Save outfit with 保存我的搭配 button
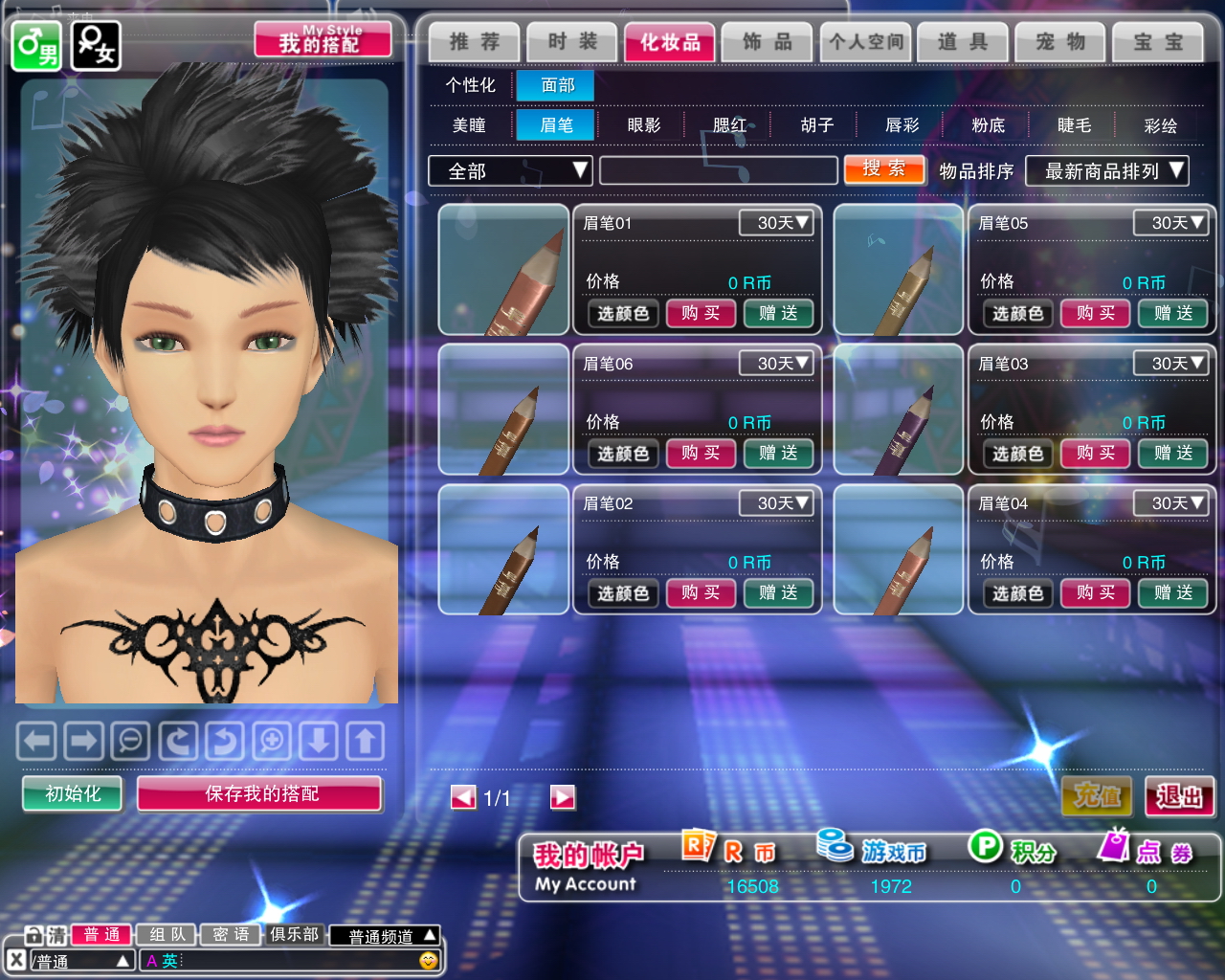Viewport: 1225px width, 980px height. (259, 793)
